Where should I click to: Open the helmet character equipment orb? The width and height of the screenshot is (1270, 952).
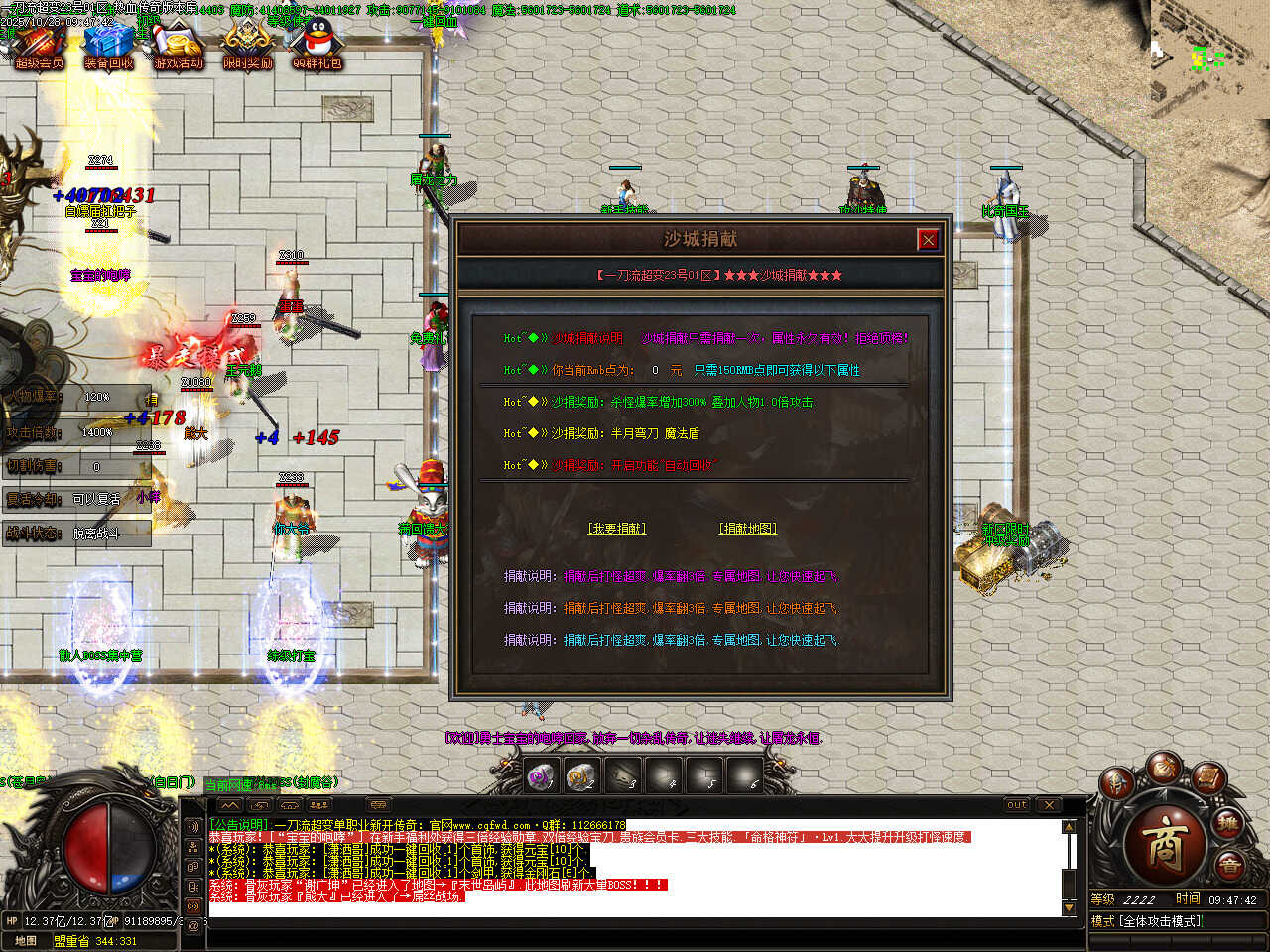click(x=1118, y=782)
